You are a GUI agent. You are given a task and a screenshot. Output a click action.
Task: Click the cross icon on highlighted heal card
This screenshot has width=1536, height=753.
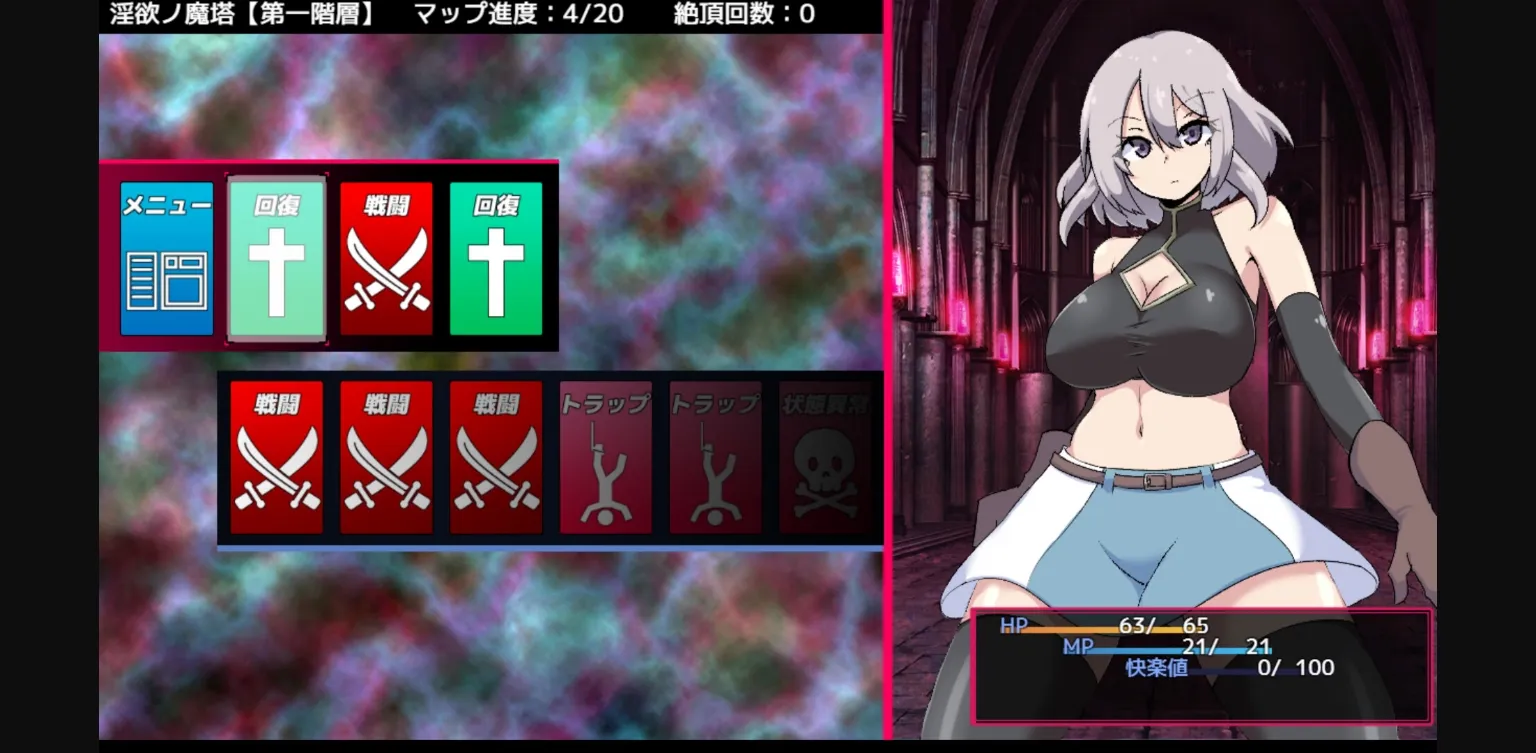pyautogui.click(x=276, y=270)
